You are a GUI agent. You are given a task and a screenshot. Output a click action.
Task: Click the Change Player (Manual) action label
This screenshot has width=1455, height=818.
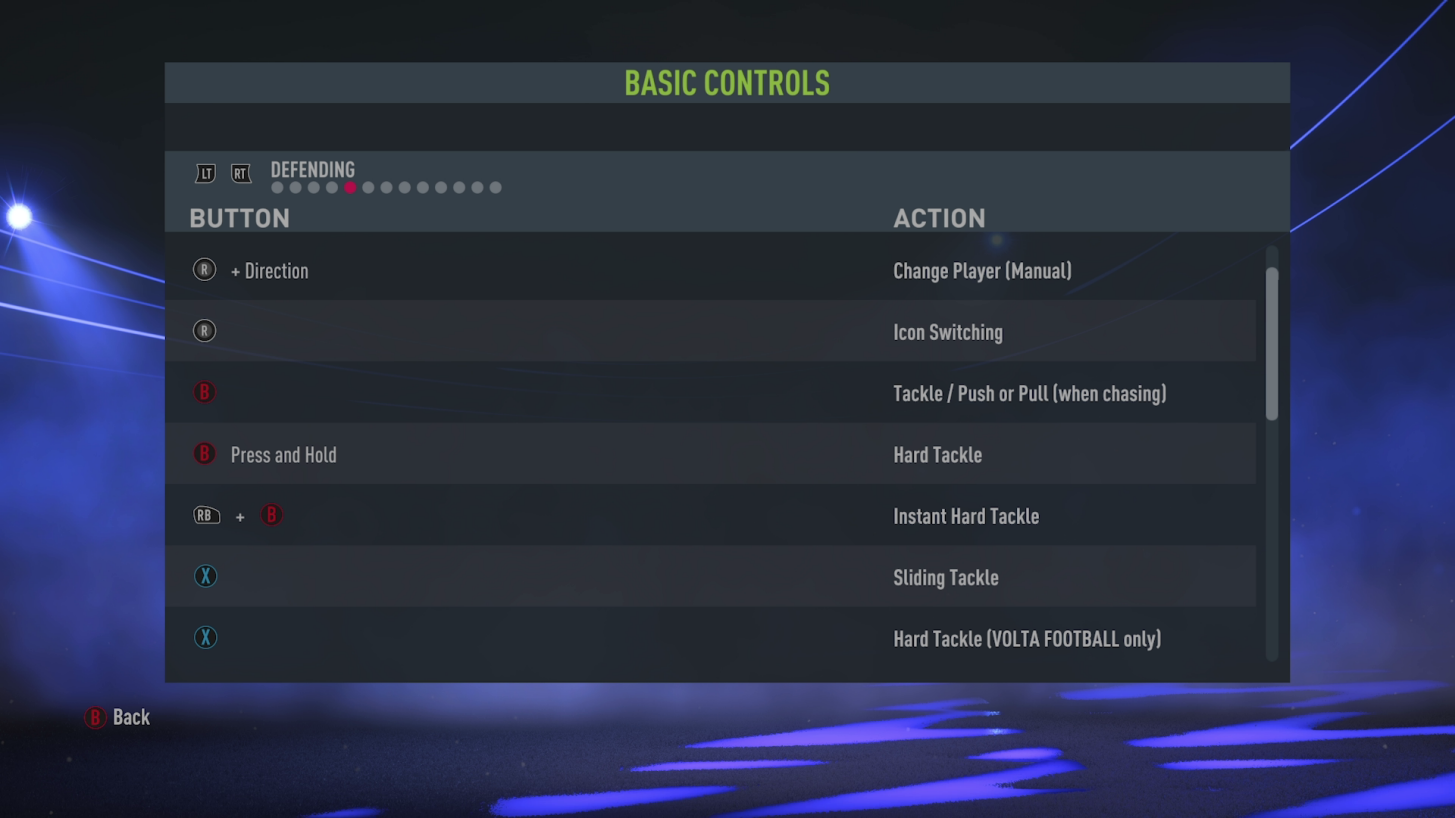click(982, 270)
